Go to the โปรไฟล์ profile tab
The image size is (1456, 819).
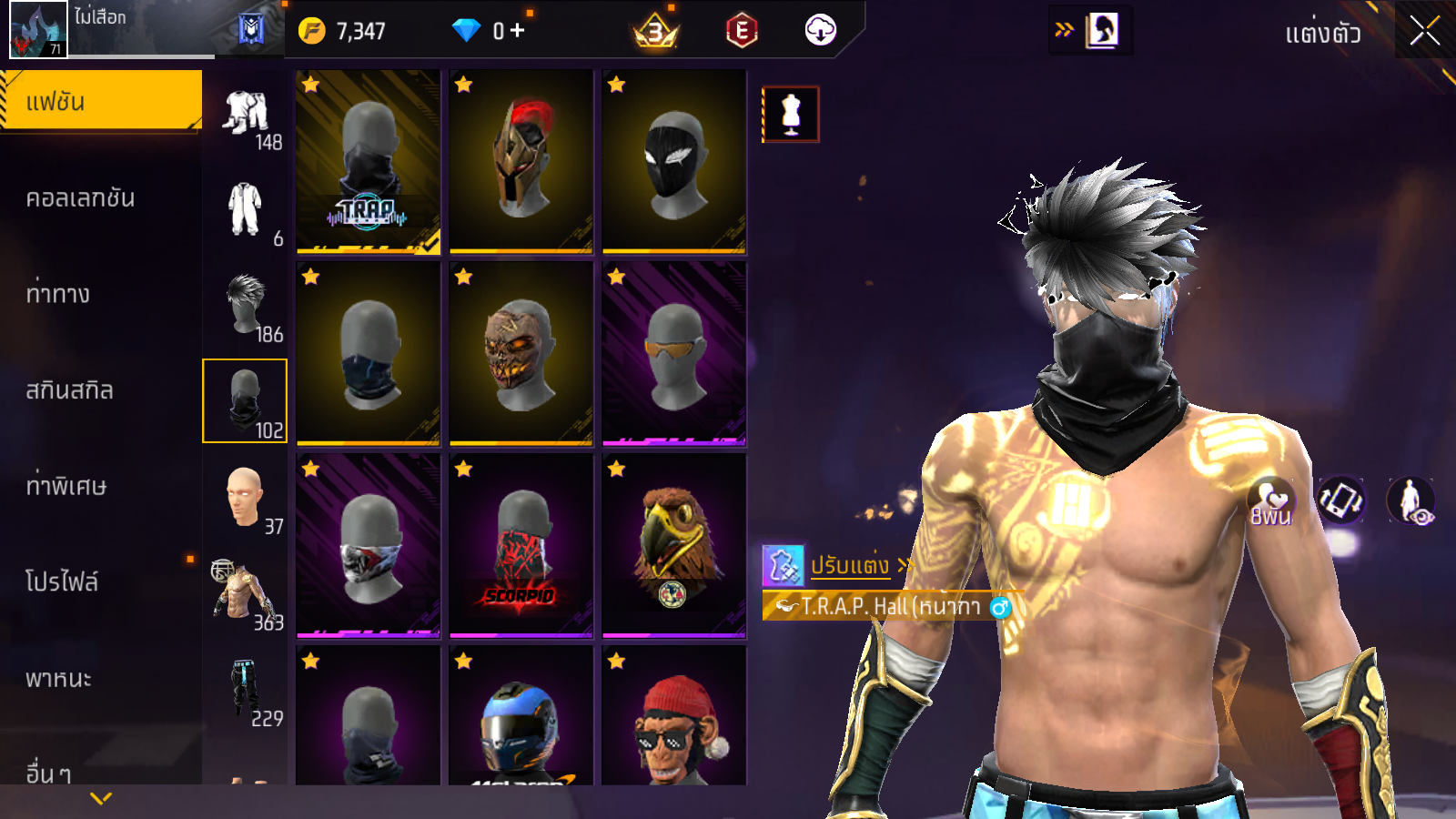click(62, 581)
